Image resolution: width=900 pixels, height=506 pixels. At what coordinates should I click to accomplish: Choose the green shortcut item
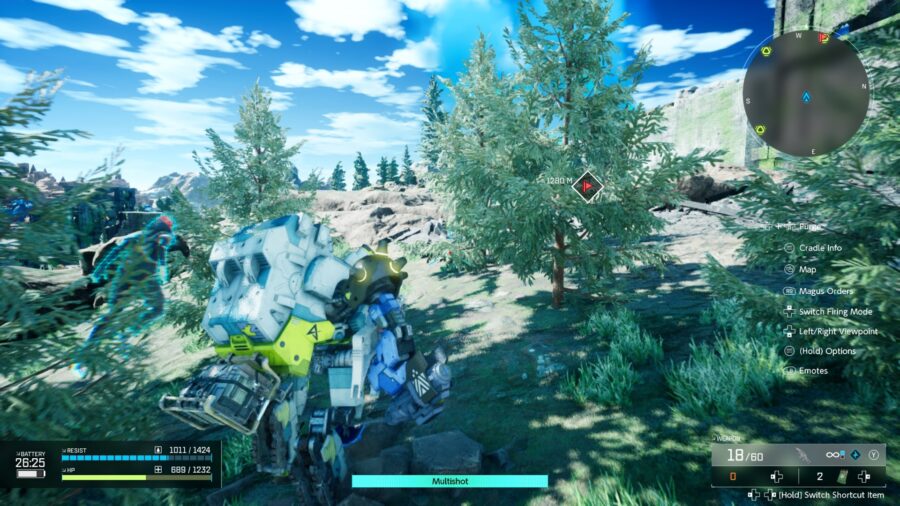coord(841,477)
